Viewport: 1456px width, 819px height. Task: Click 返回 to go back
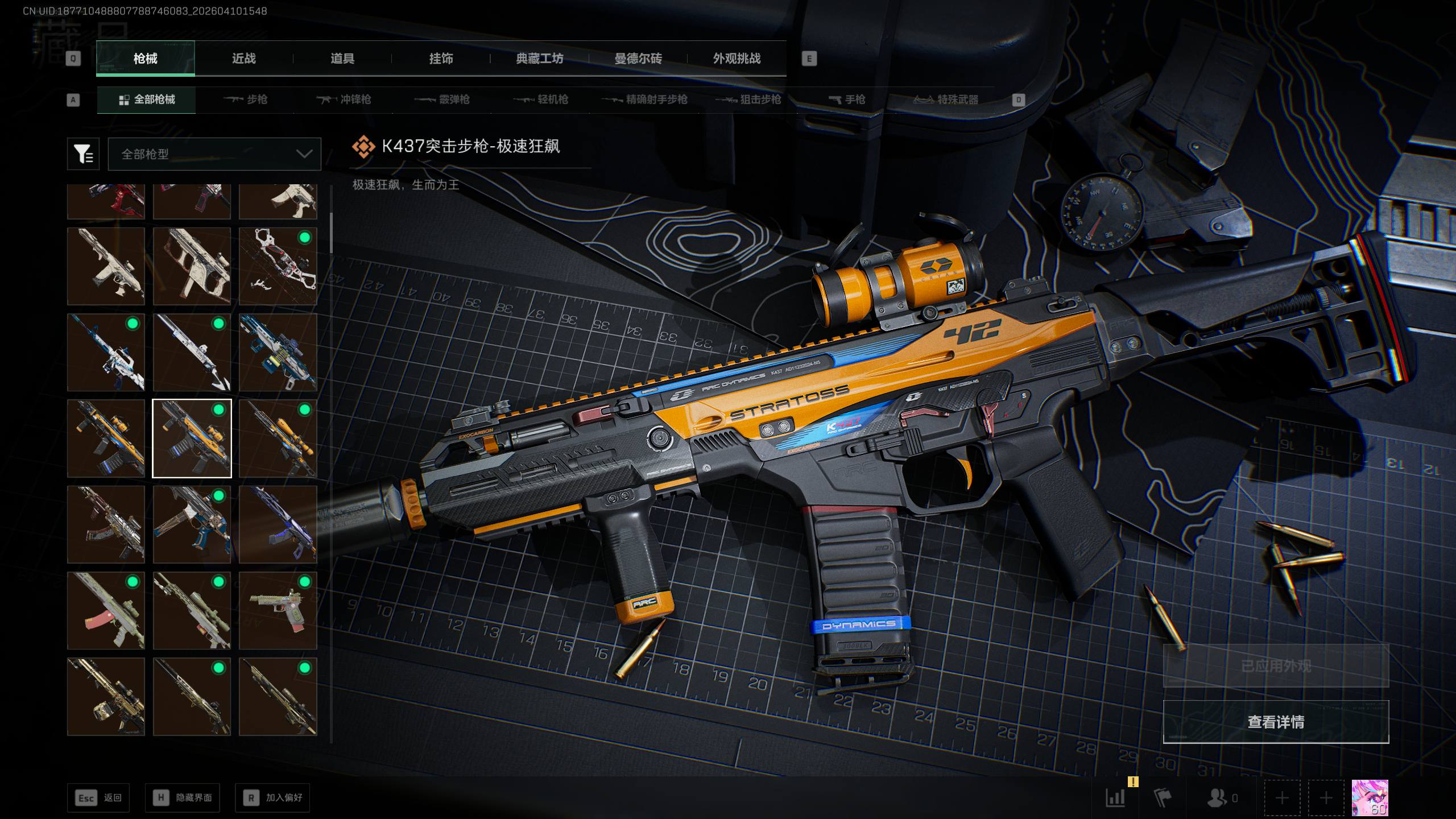point(98,798)
